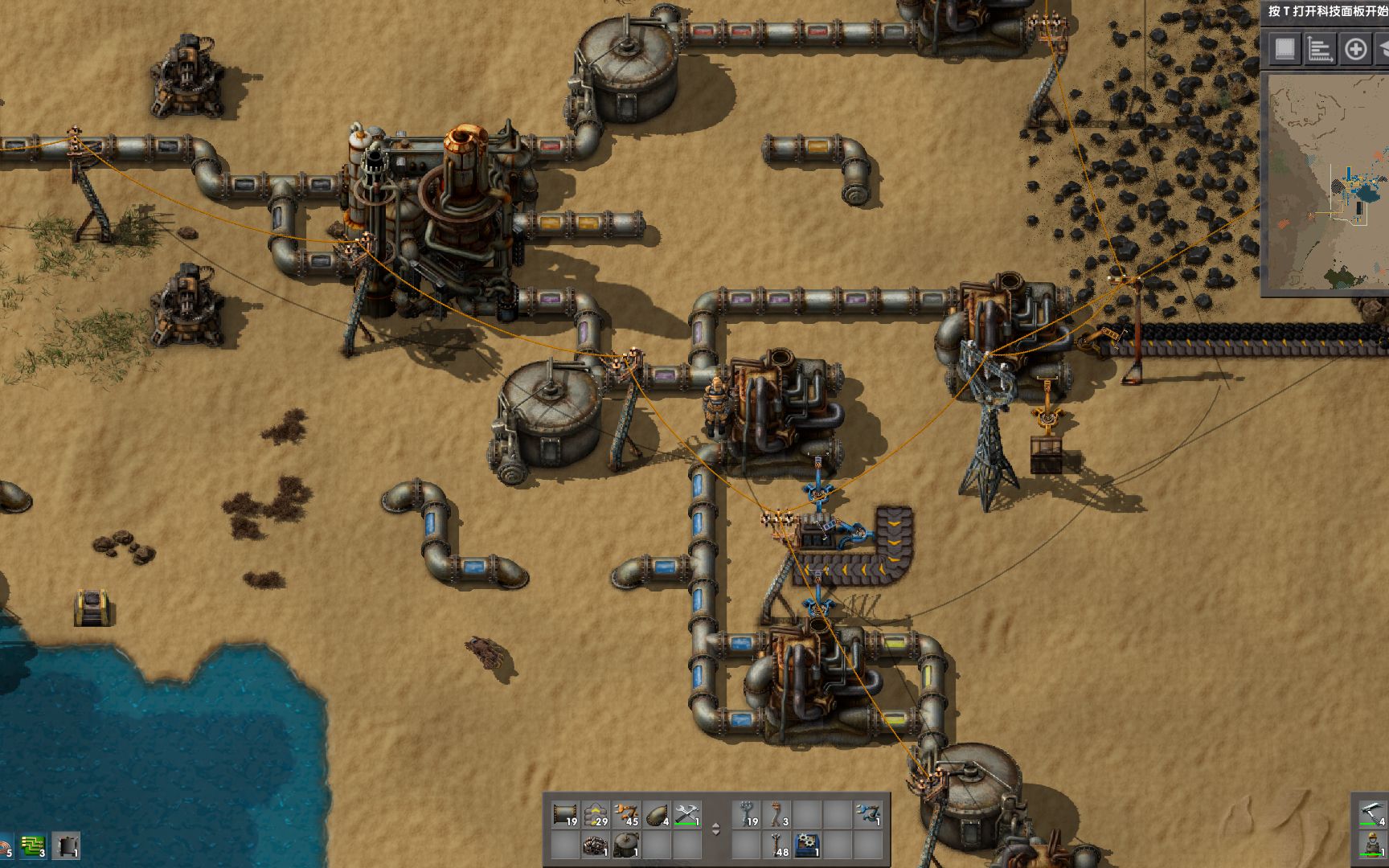The image size is (1389, 868).
Task: Choose the repair pack hotbar slot
Action: (687, 815)
